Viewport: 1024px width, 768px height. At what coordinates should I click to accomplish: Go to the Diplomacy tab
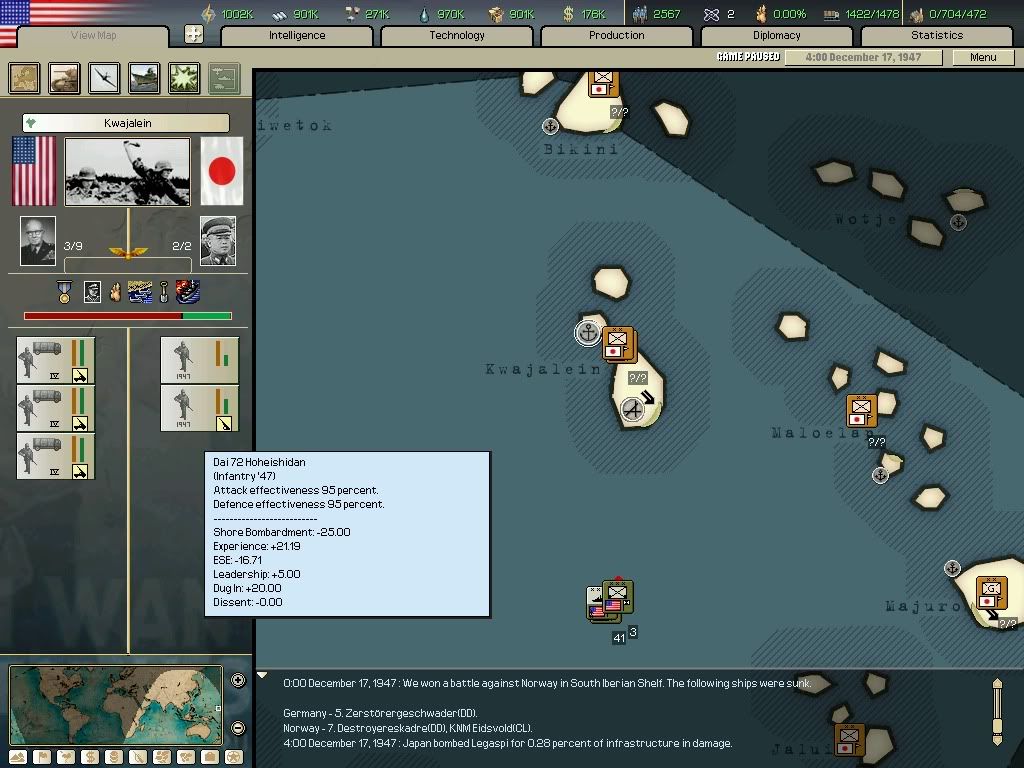coord(777,36)
